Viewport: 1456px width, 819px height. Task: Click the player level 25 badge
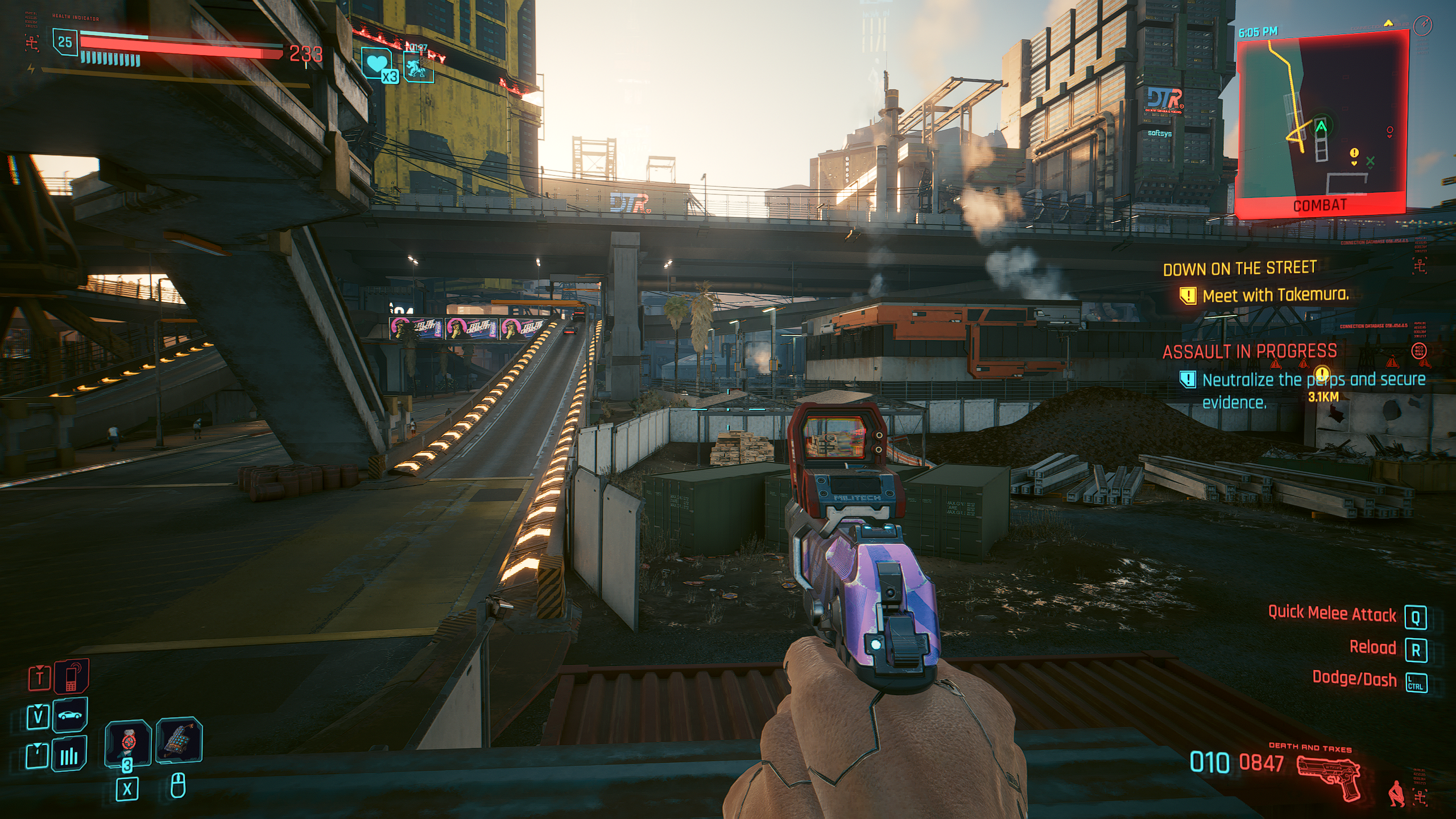click(x=65, y=42)
